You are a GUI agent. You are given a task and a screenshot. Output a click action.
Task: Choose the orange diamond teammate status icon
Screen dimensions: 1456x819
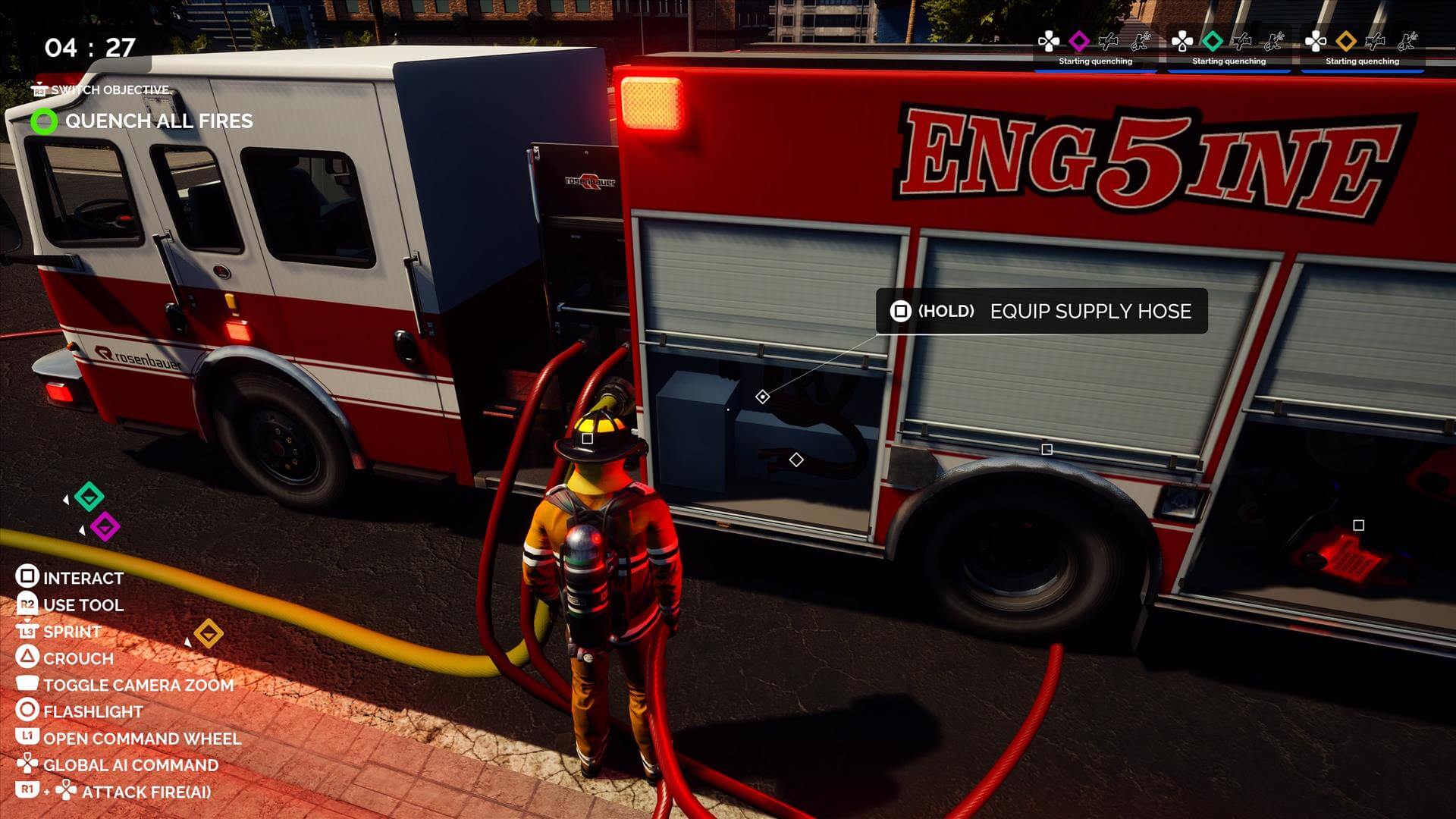click(x=1345, y=41)
